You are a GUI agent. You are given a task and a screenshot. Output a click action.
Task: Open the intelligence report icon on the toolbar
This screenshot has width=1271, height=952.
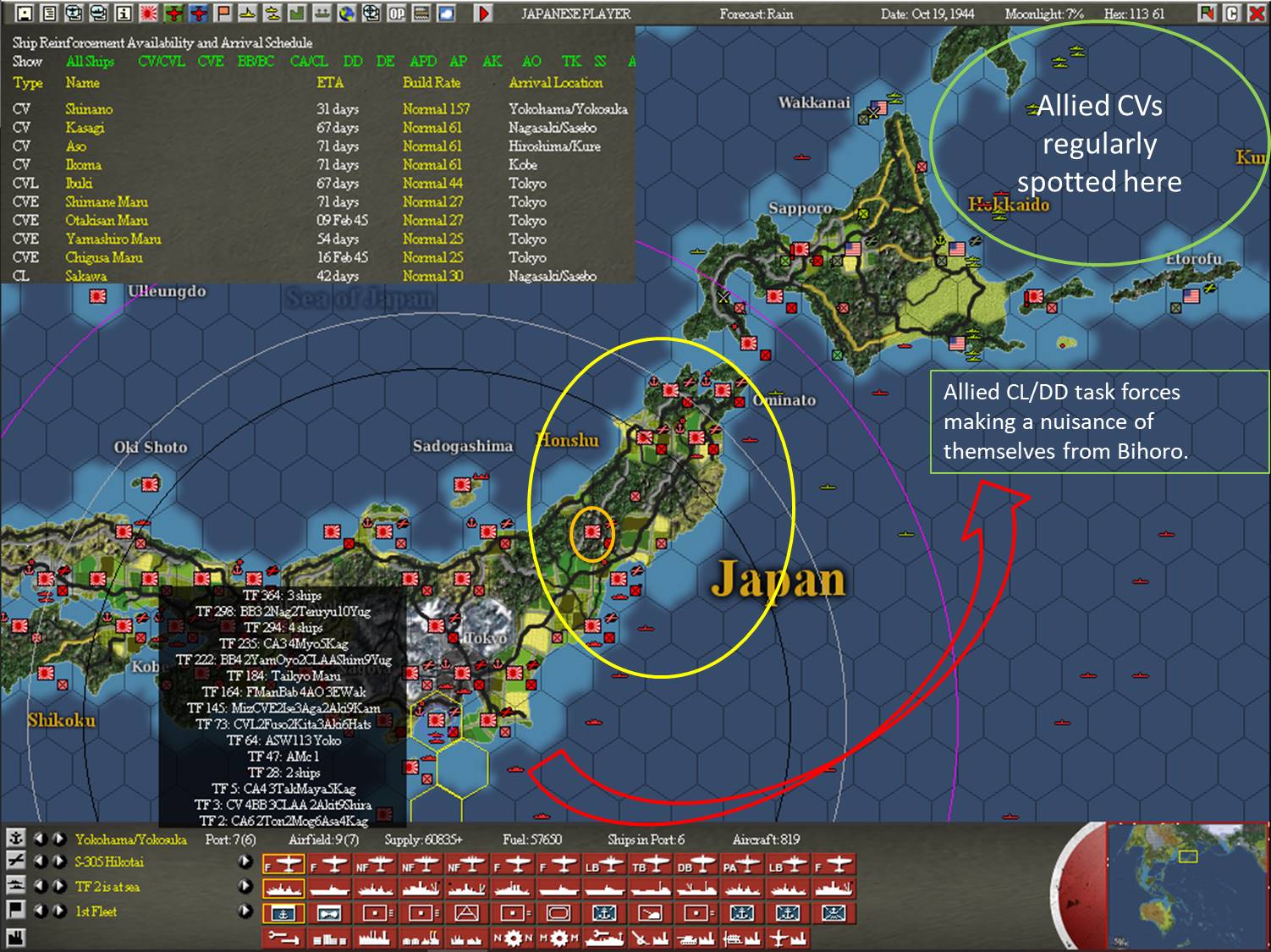click(125, 14)
